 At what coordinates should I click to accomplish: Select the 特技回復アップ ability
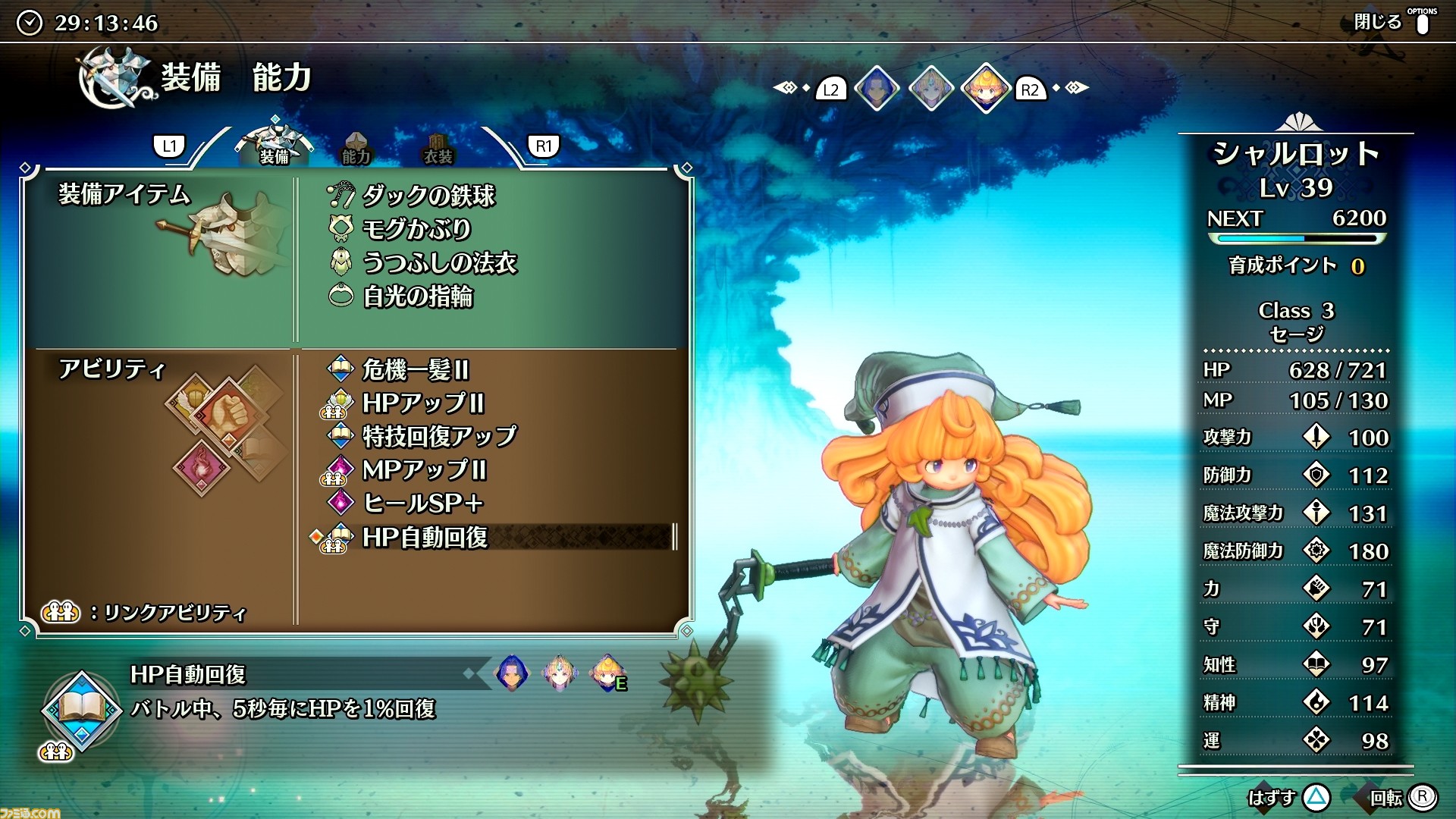coord(438,436)
